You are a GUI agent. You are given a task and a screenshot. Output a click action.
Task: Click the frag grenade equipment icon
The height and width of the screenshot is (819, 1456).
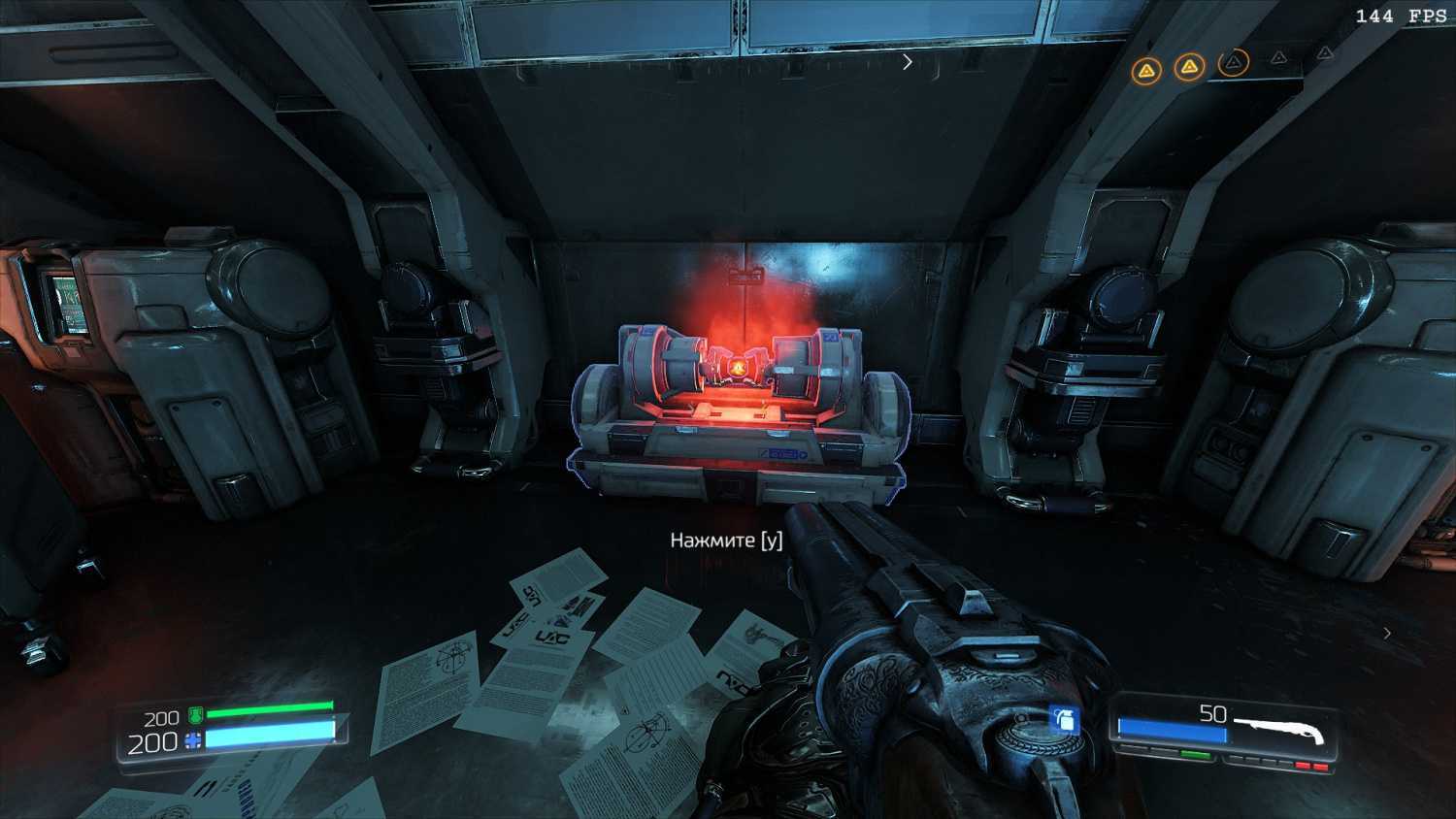1065,720
